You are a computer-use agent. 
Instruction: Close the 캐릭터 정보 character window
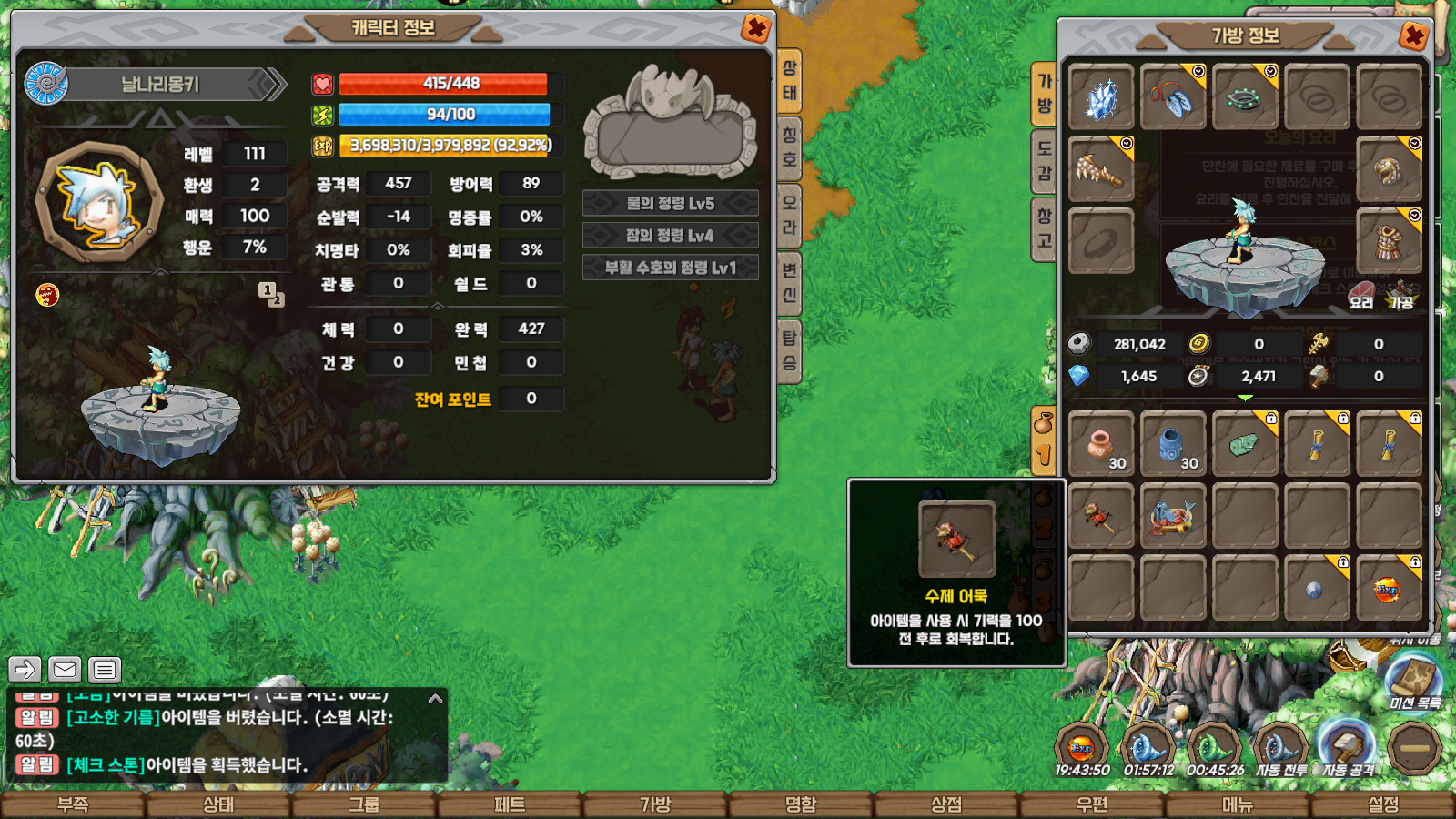[x=755, y=29]
